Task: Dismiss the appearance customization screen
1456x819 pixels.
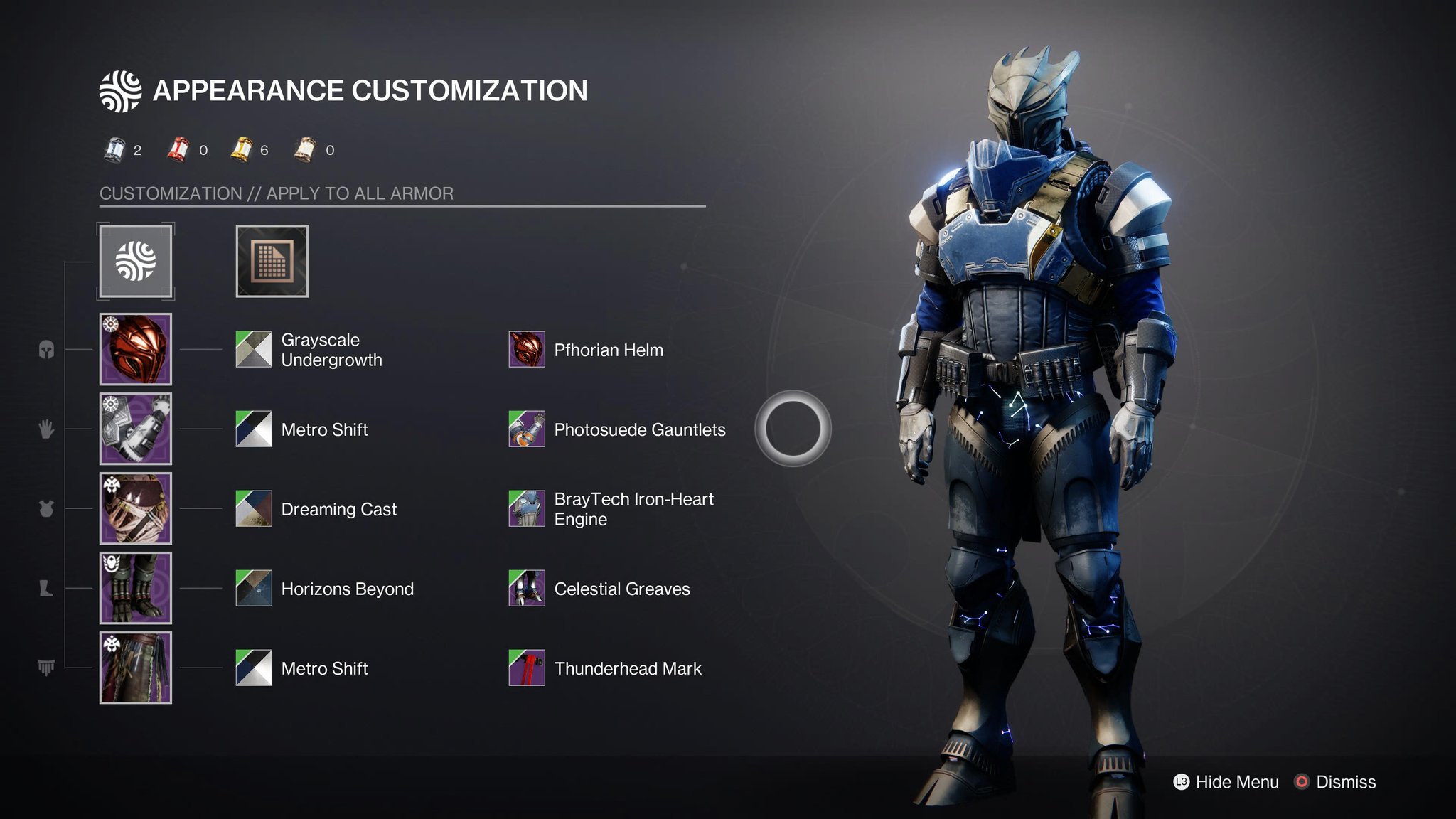Action: pyautogui.click(x=1337, y=782)
